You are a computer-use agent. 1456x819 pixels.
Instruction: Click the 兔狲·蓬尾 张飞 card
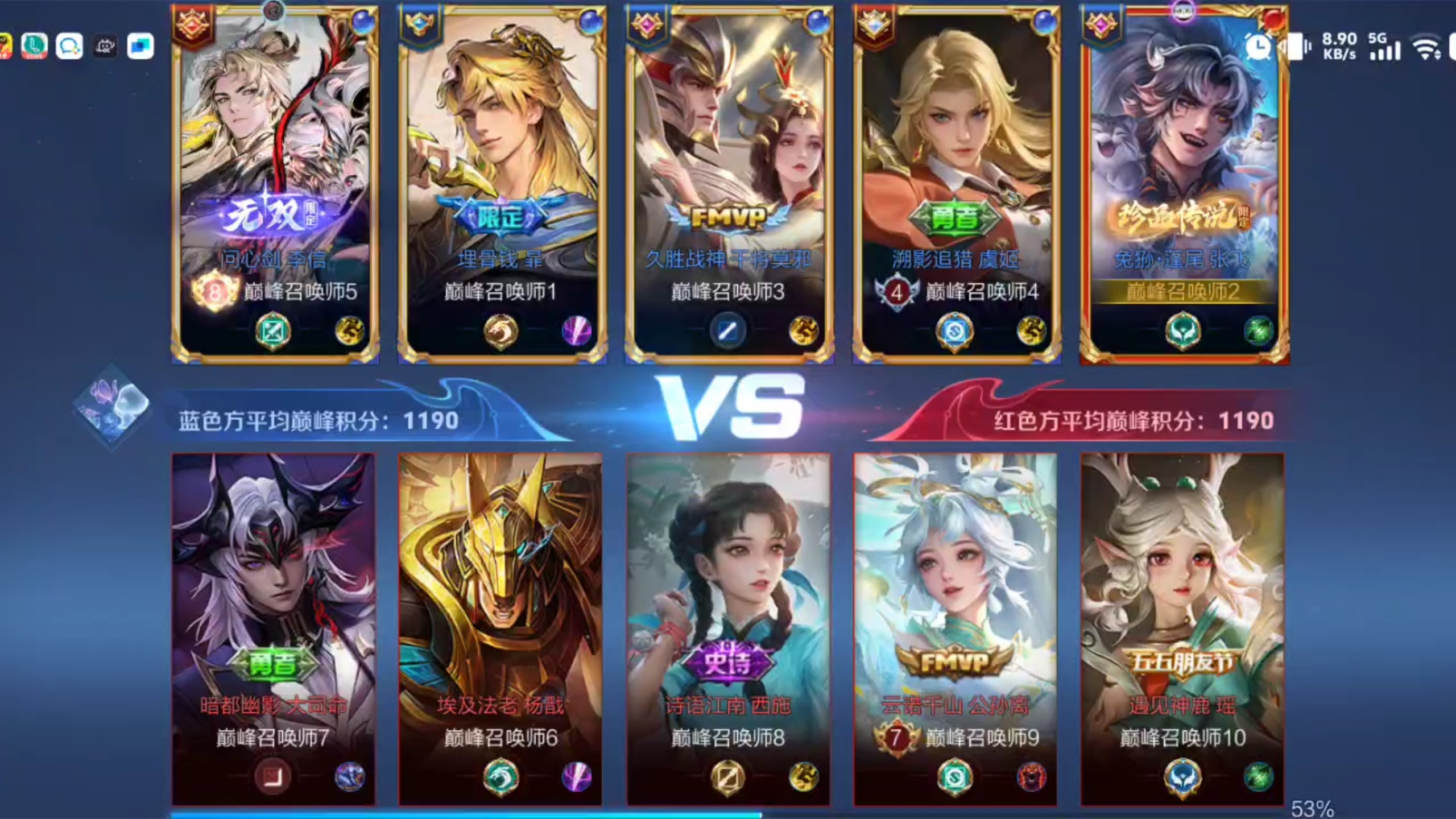[1184, 182]
